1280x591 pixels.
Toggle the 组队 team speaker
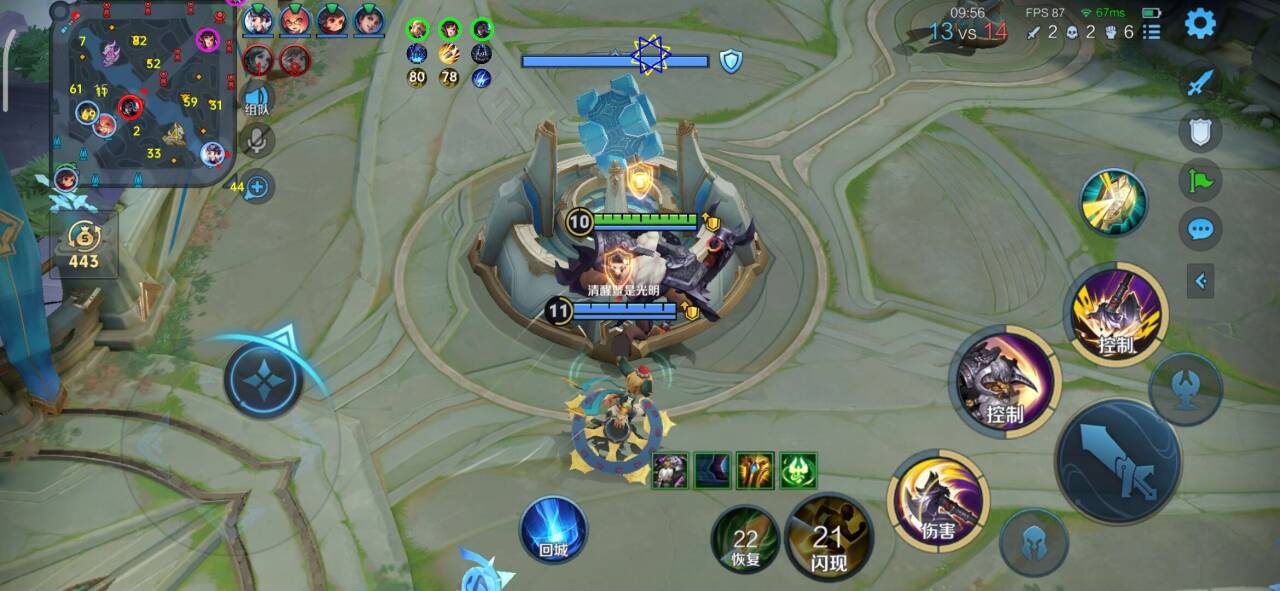pyautogui.click(x=256, y=100)
